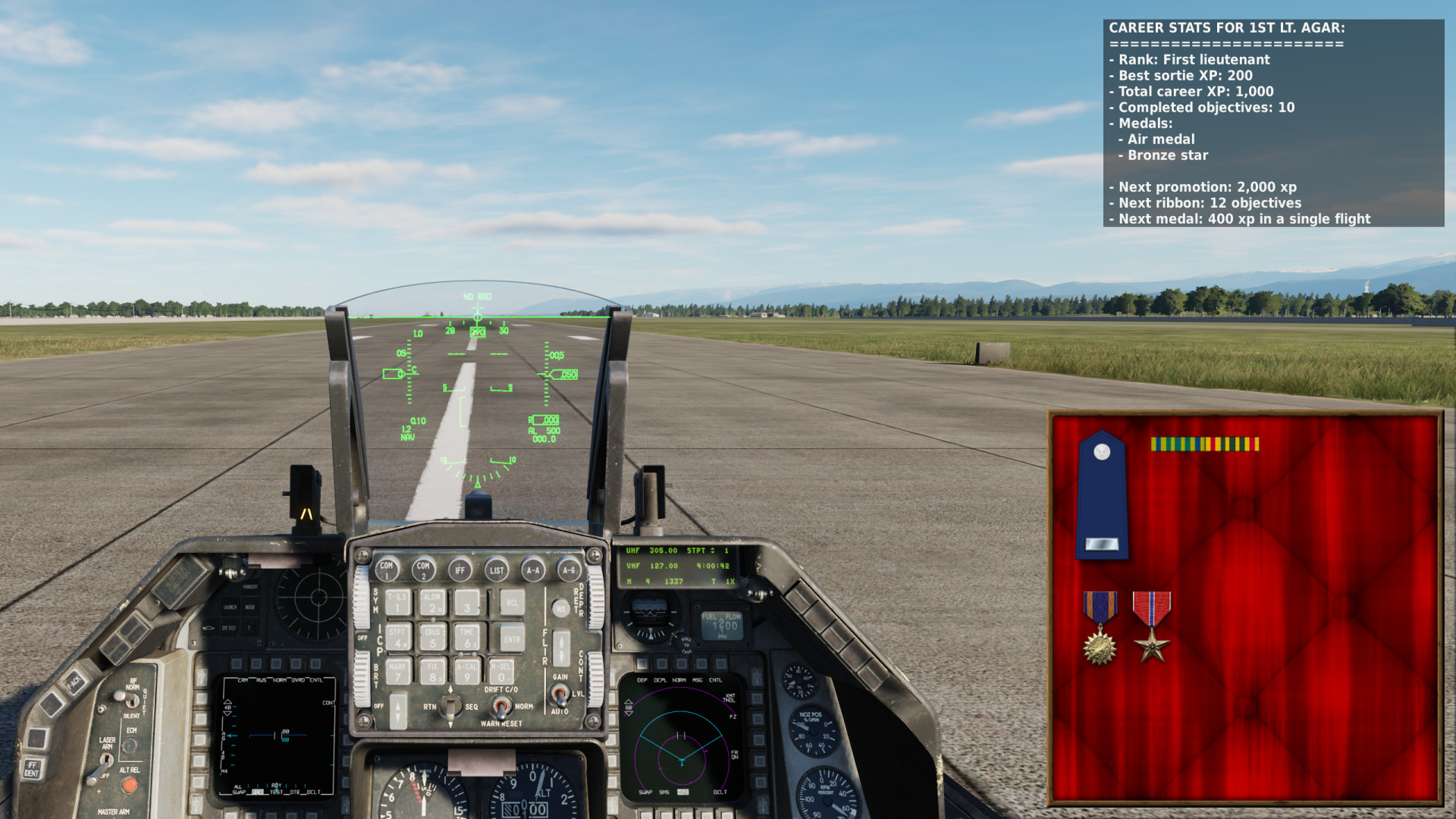The width and height of the screenshot is (1456, 819).
Task: Select A-A master mode button
Action: click(x=533, y=570)
